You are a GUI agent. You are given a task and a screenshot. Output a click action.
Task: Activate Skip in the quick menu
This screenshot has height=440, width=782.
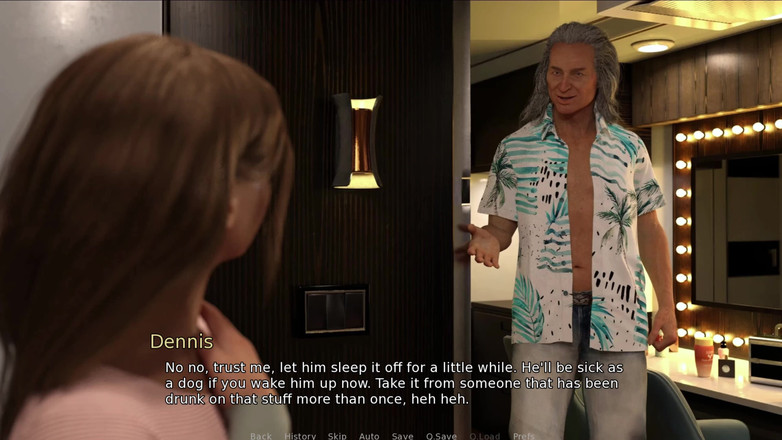coord(337,436)
